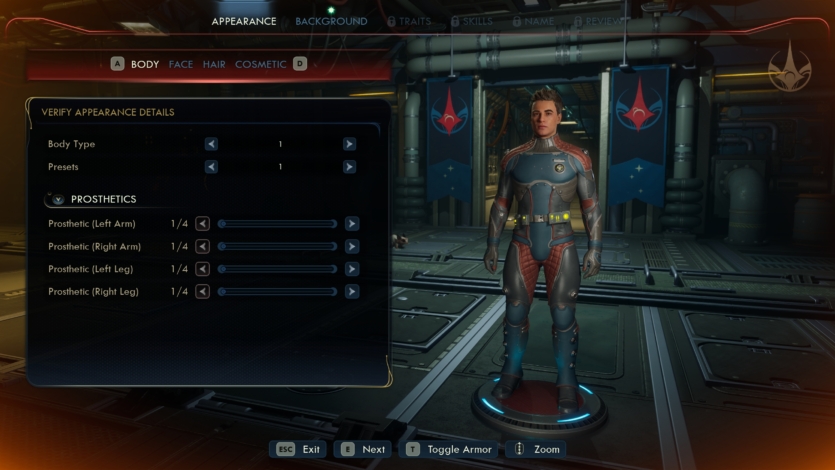Viewport: 835px width, 470px height.
Task: Select the Face category
Action: click(x=181, y=64)
